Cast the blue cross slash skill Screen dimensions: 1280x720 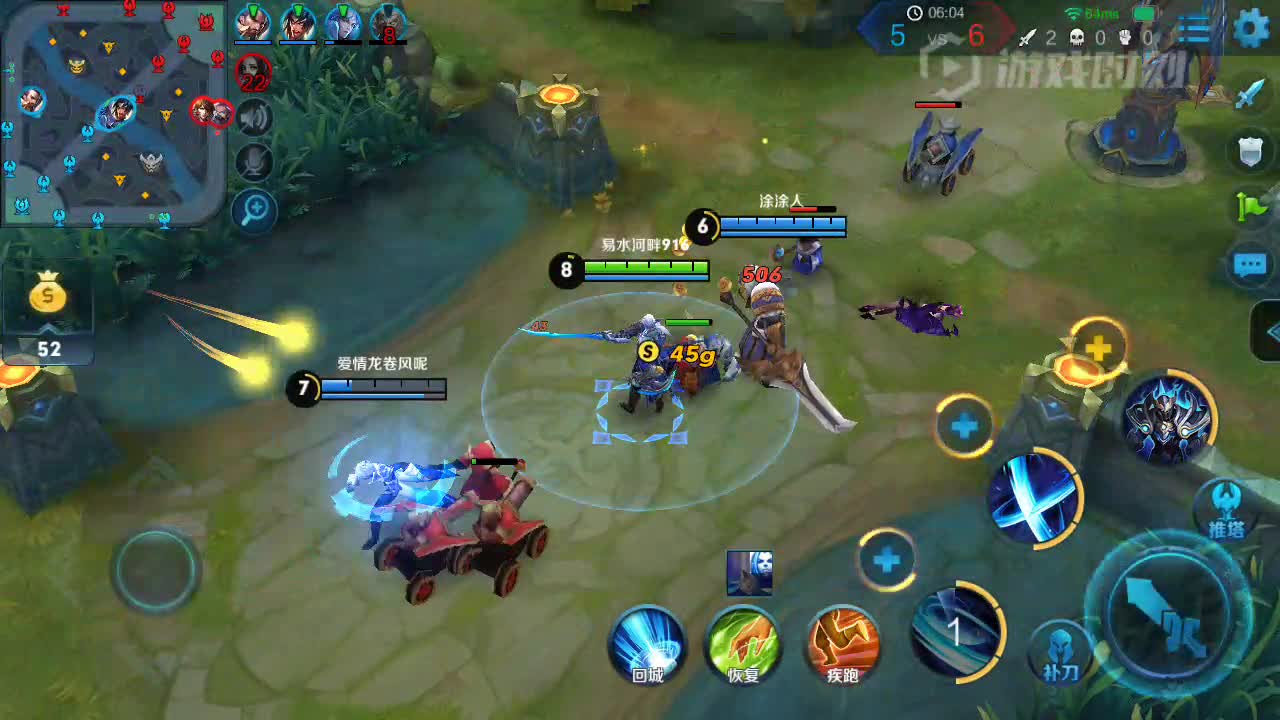point(1034,497)
